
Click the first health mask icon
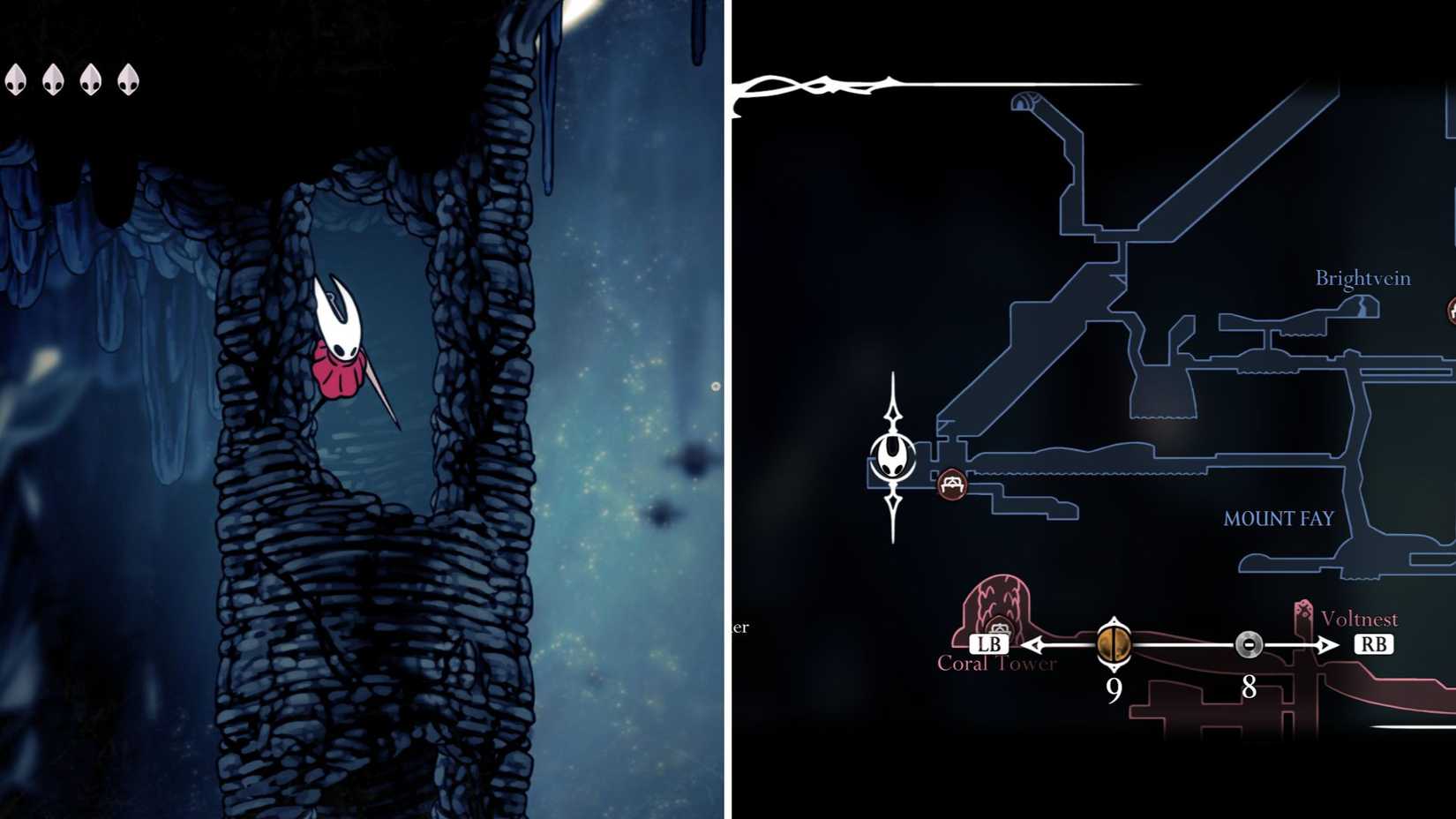[x=15, y=80]
